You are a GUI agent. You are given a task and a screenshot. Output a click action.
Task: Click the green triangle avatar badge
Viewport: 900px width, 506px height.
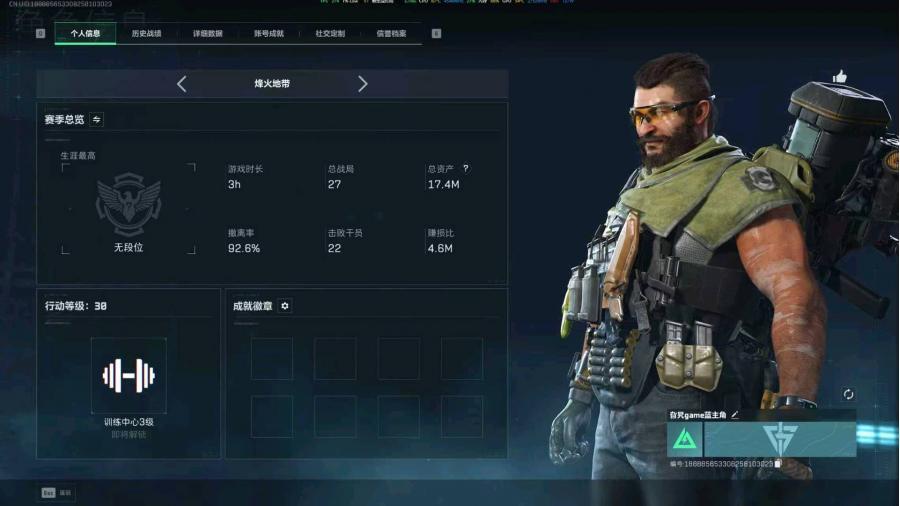[x=684, y=439]
